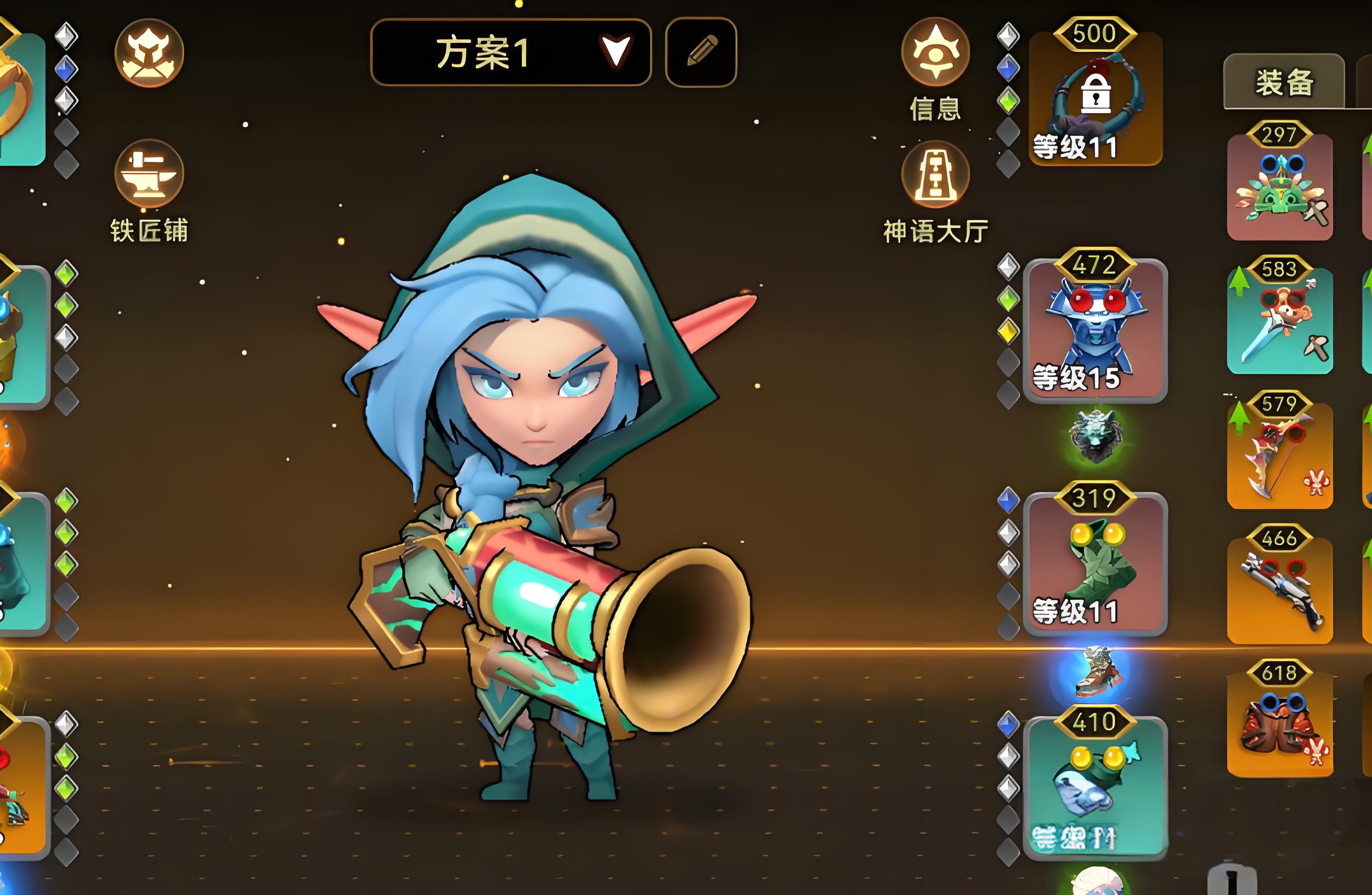The width and height of the screenshot is (1372, 895).
Task: Choose the 466 silver gun item
Action: pyautogui.click(x=1280, y=590)
